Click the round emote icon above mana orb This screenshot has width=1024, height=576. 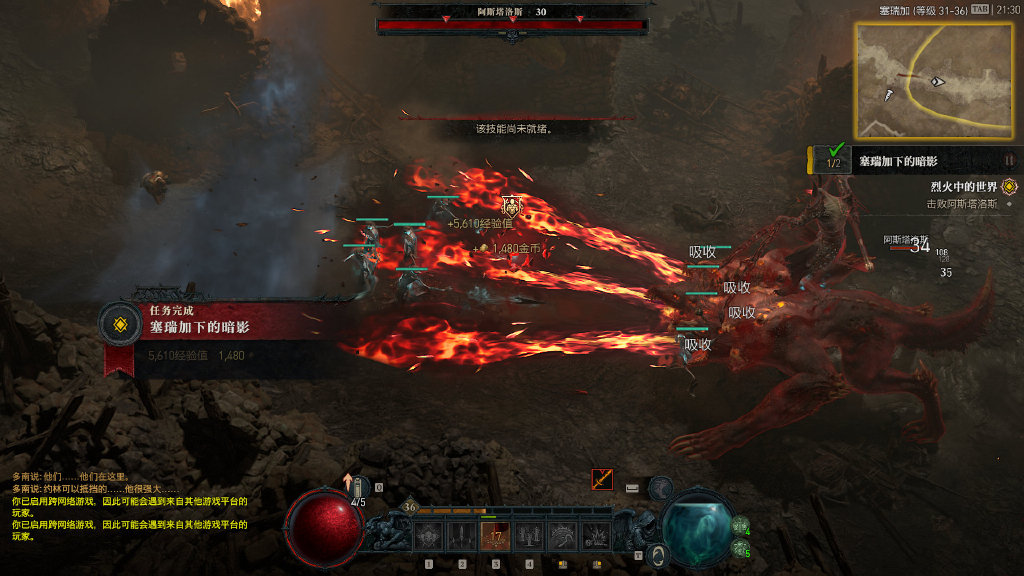point(660,487)
